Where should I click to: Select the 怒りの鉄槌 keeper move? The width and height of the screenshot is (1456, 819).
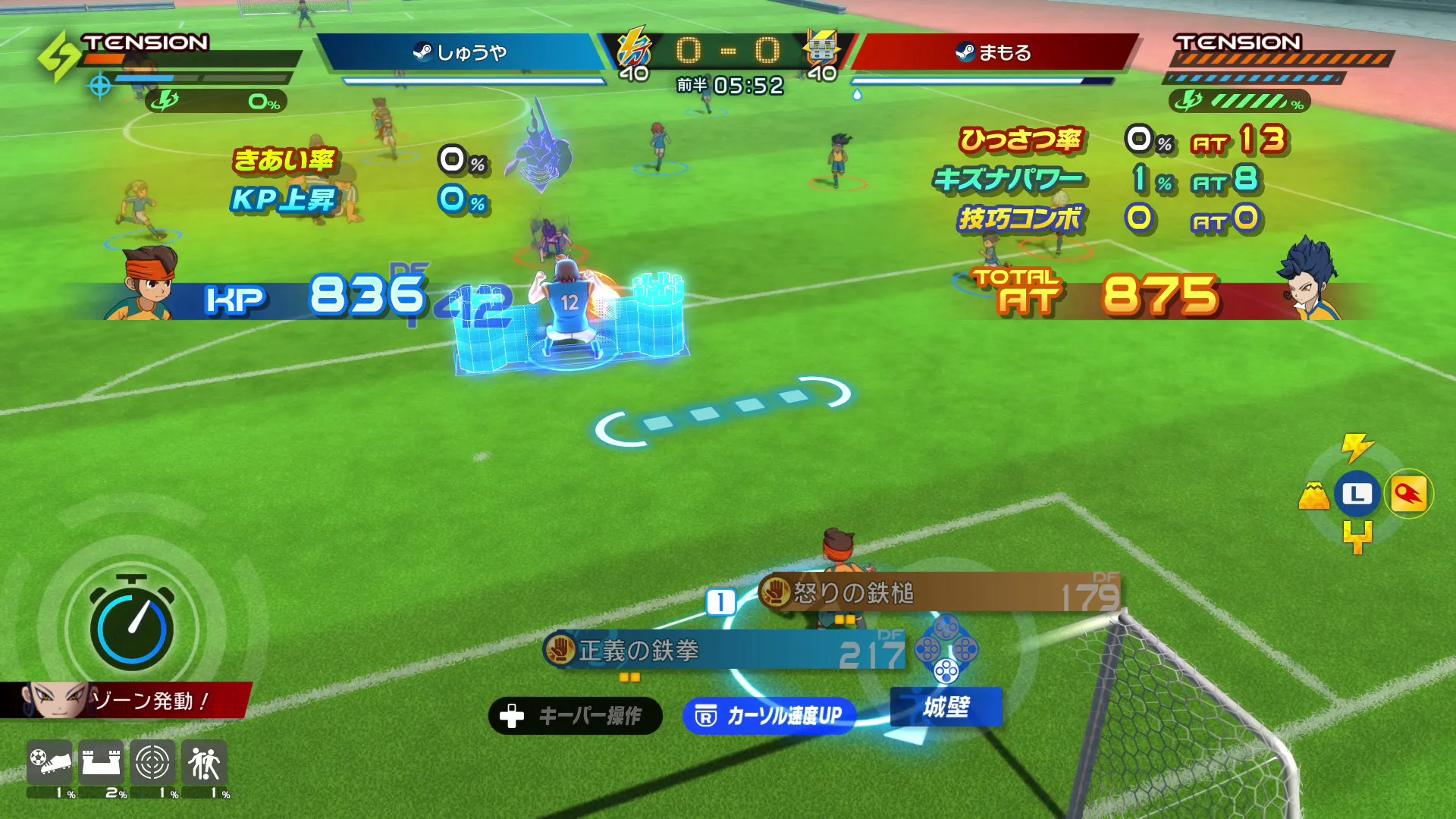pyautogui.click(x=939, y=593)
